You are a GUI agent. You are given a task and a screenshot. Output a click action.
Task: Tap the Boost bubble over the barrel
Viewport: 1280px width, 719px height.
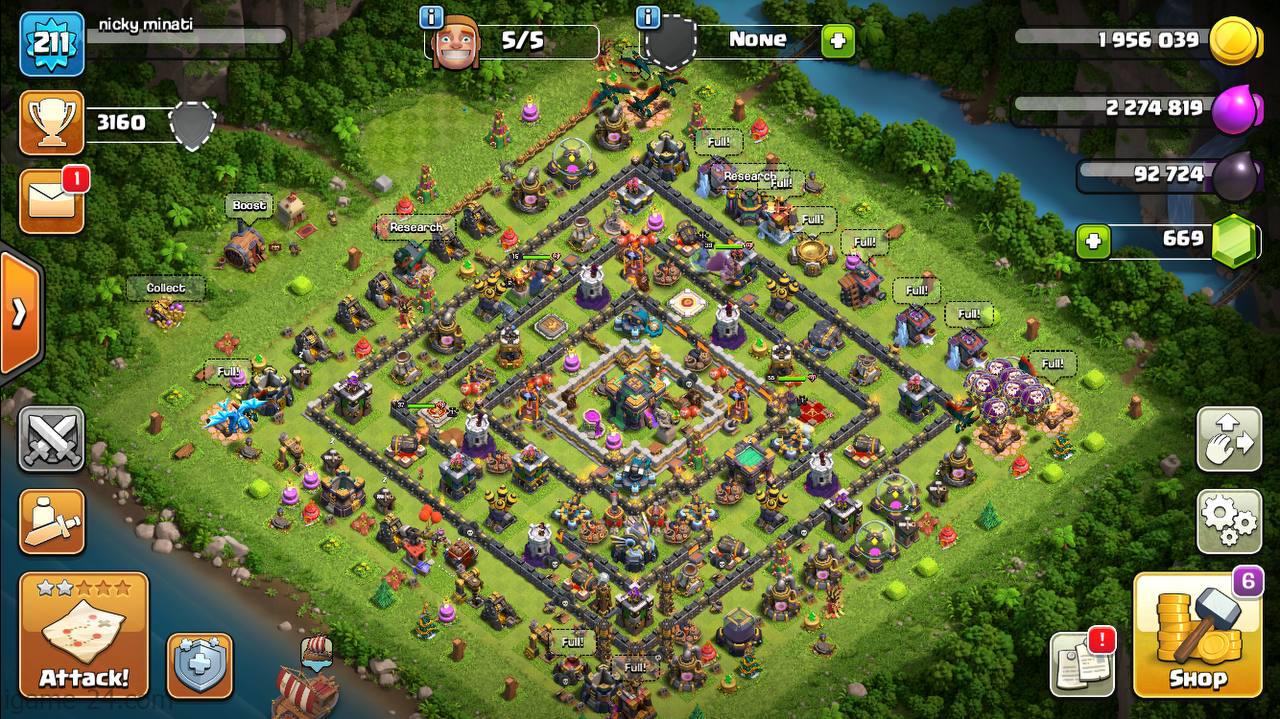249,206
